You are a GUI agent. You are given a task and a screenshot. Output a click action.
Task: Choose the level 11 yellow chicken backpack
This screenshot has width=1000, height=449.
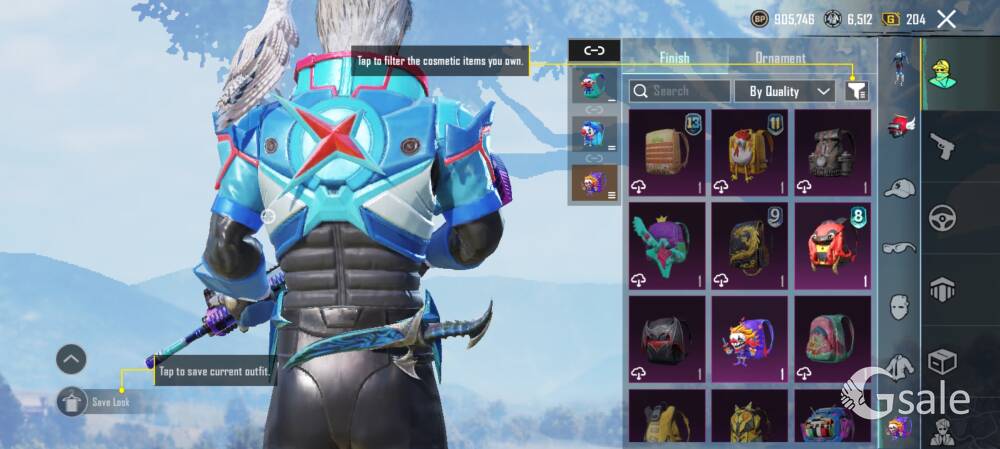[x=749, y=152]
